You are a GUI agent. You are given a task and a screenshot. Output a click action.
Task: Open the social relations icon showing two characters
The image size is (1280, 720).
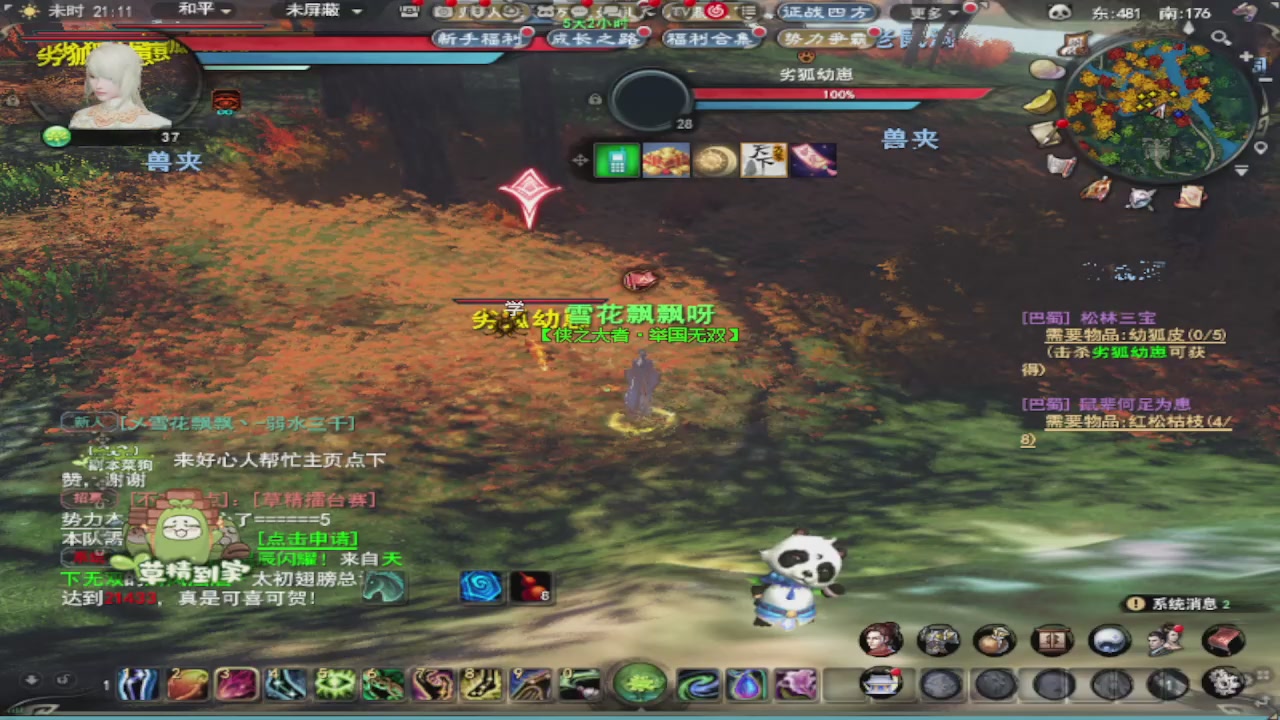click(x=1164, y=639)
